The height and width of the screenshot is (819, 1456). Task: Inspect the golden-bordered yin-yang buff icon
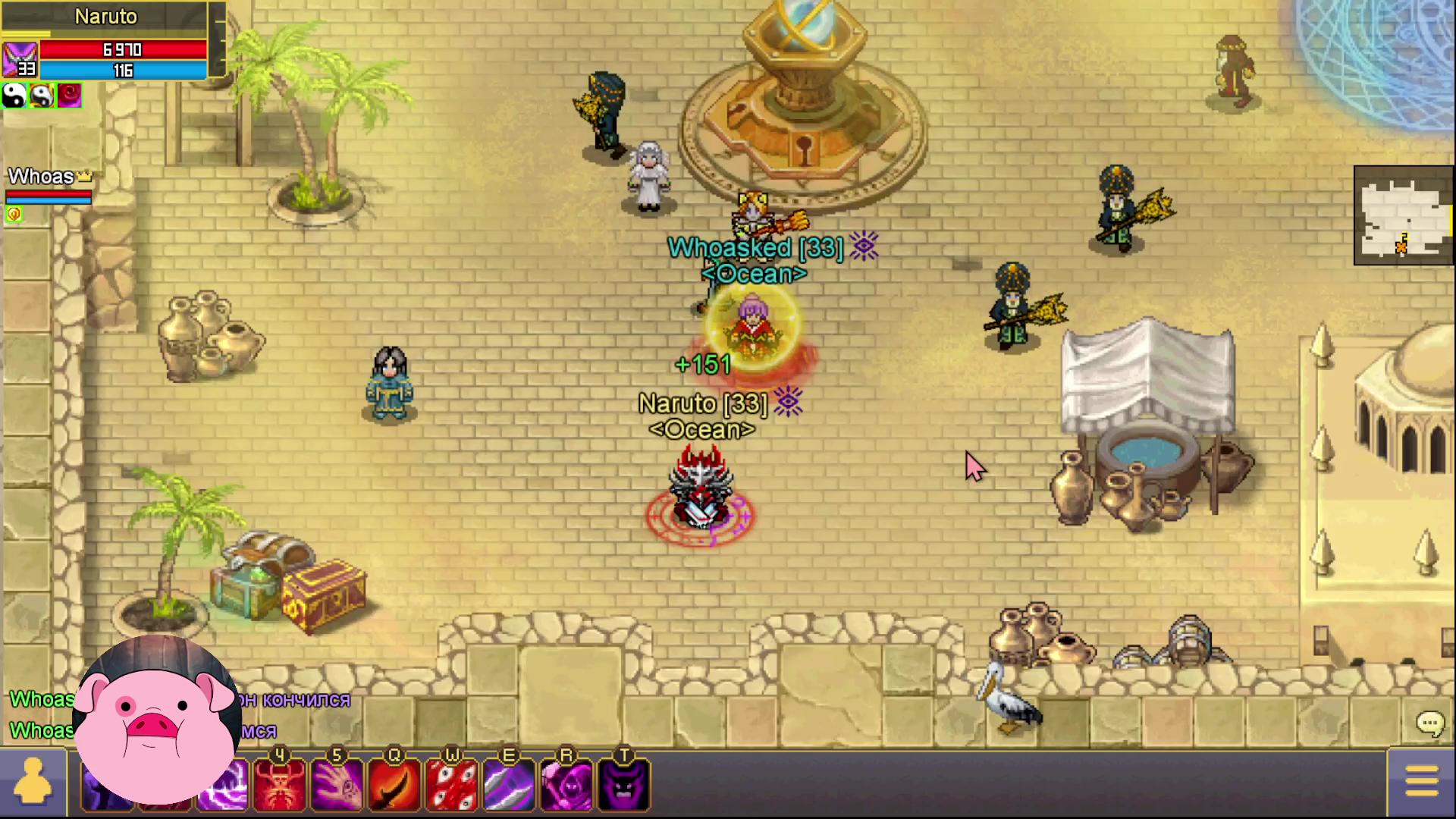point(42,96)
